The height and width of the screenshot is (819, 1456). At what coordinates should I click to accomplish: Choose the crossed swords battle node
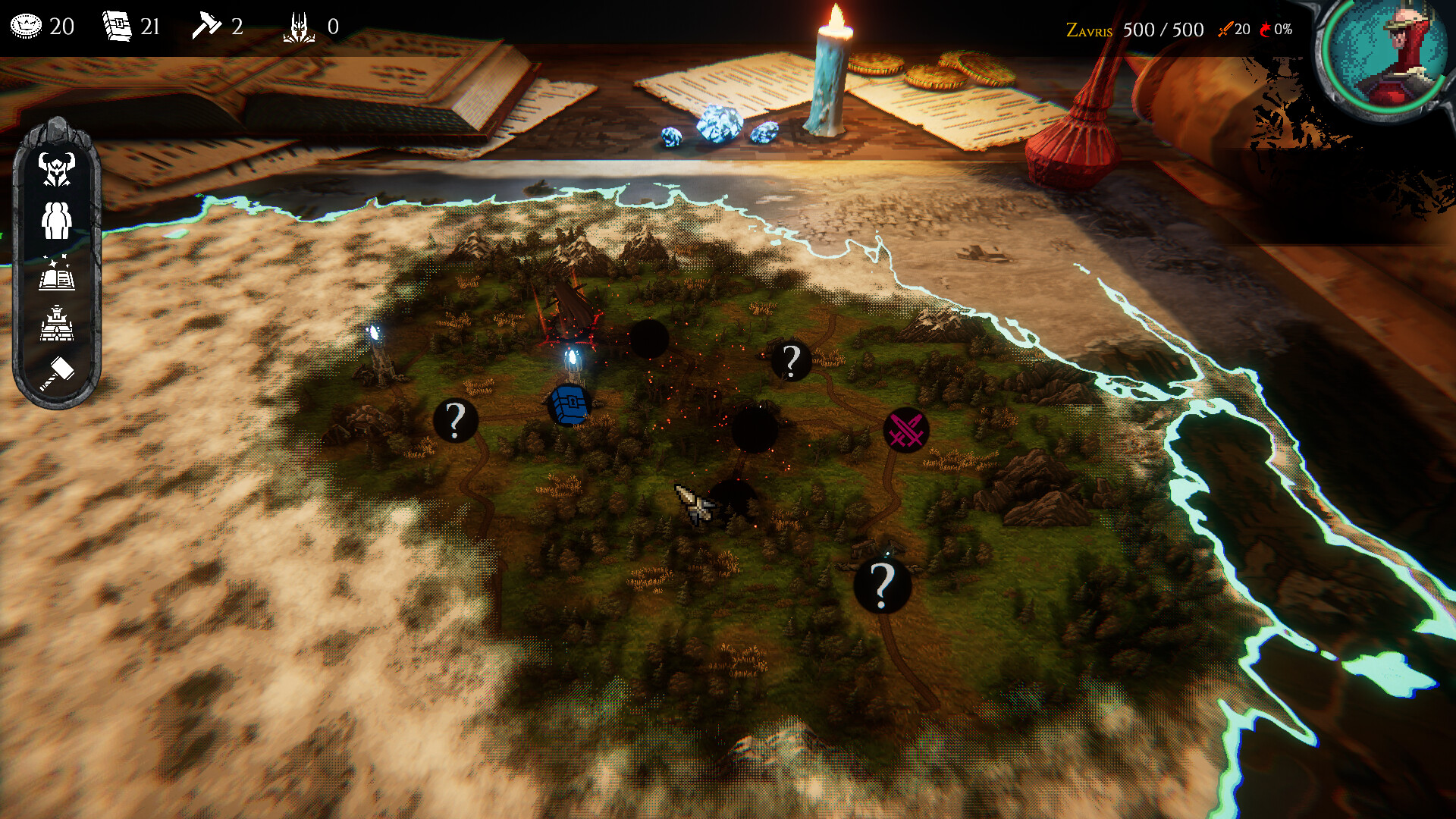(906, 431)
